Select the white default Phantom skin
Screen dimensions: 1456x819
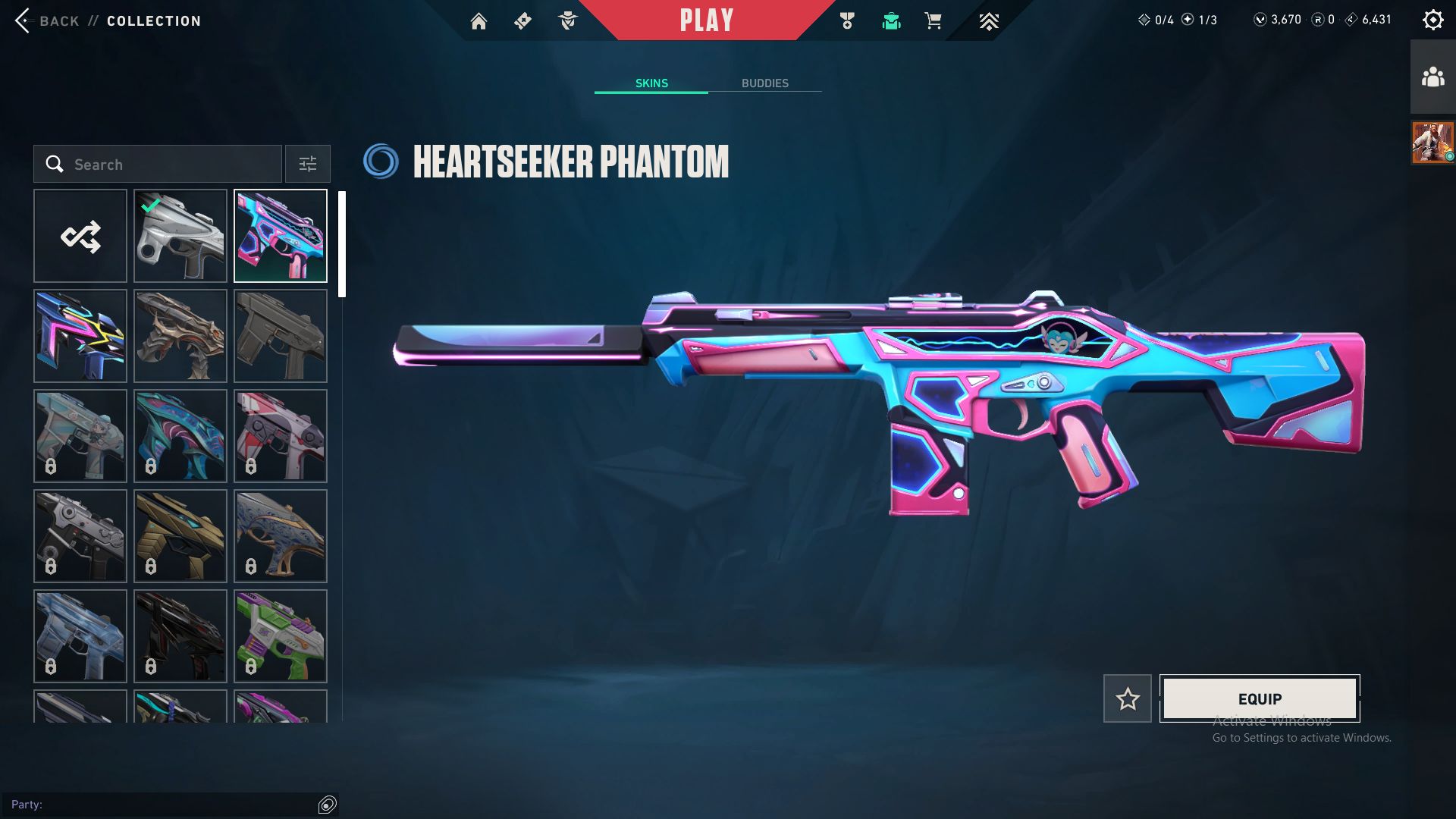point(180,237)
